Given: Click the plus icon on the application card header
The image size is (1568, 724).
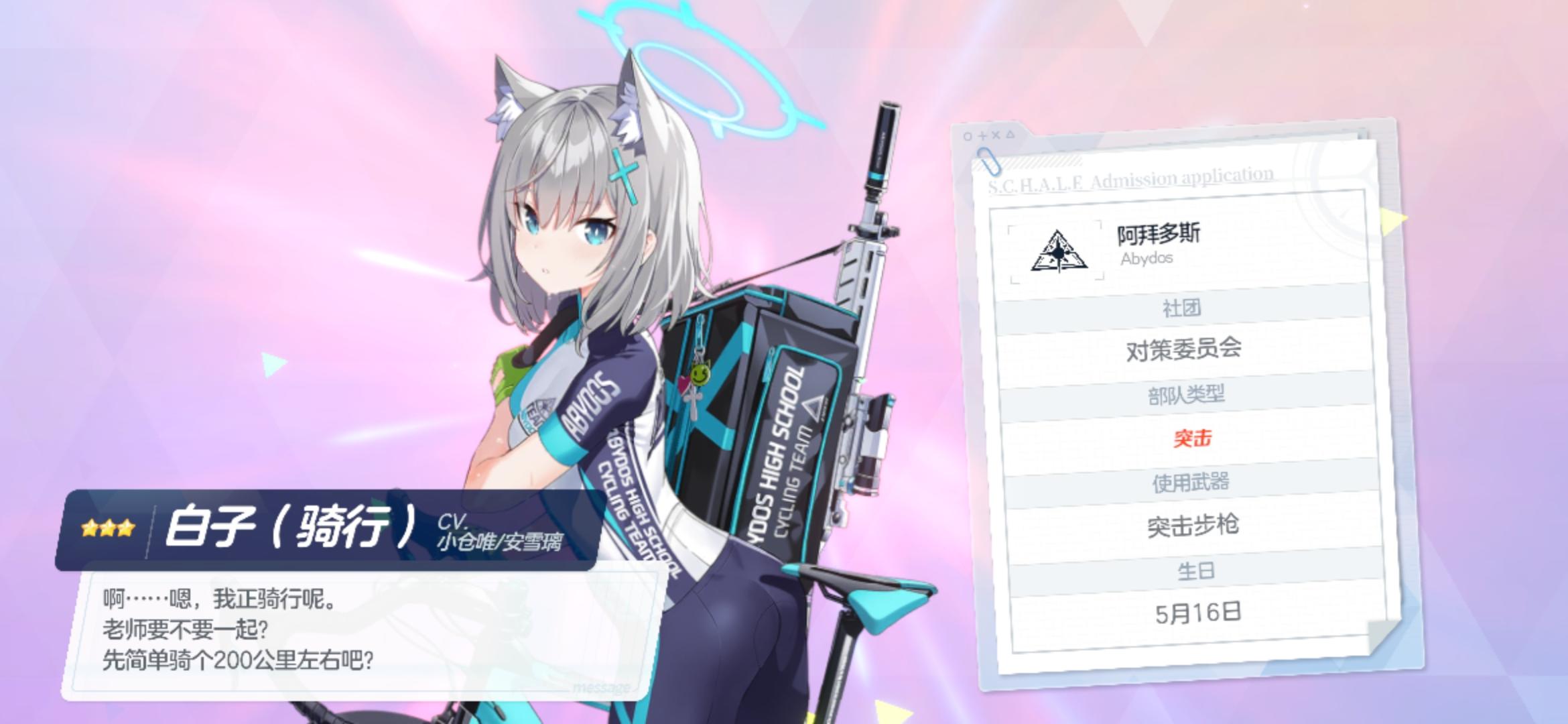Looking at the screenshot, I should pos(982,135).
